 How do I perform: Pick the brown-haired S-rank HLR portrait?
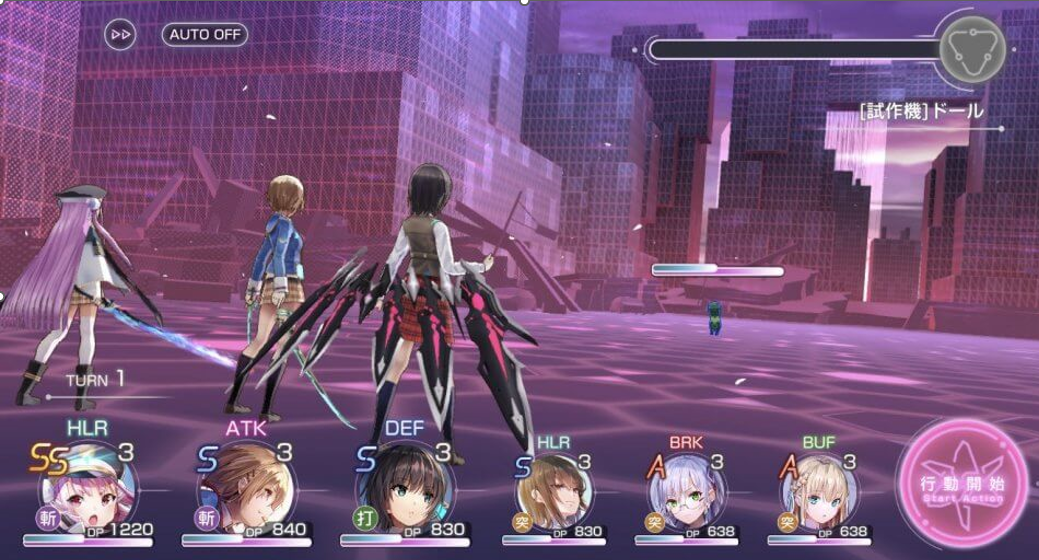pyautogui.click(x=555, y=489)
